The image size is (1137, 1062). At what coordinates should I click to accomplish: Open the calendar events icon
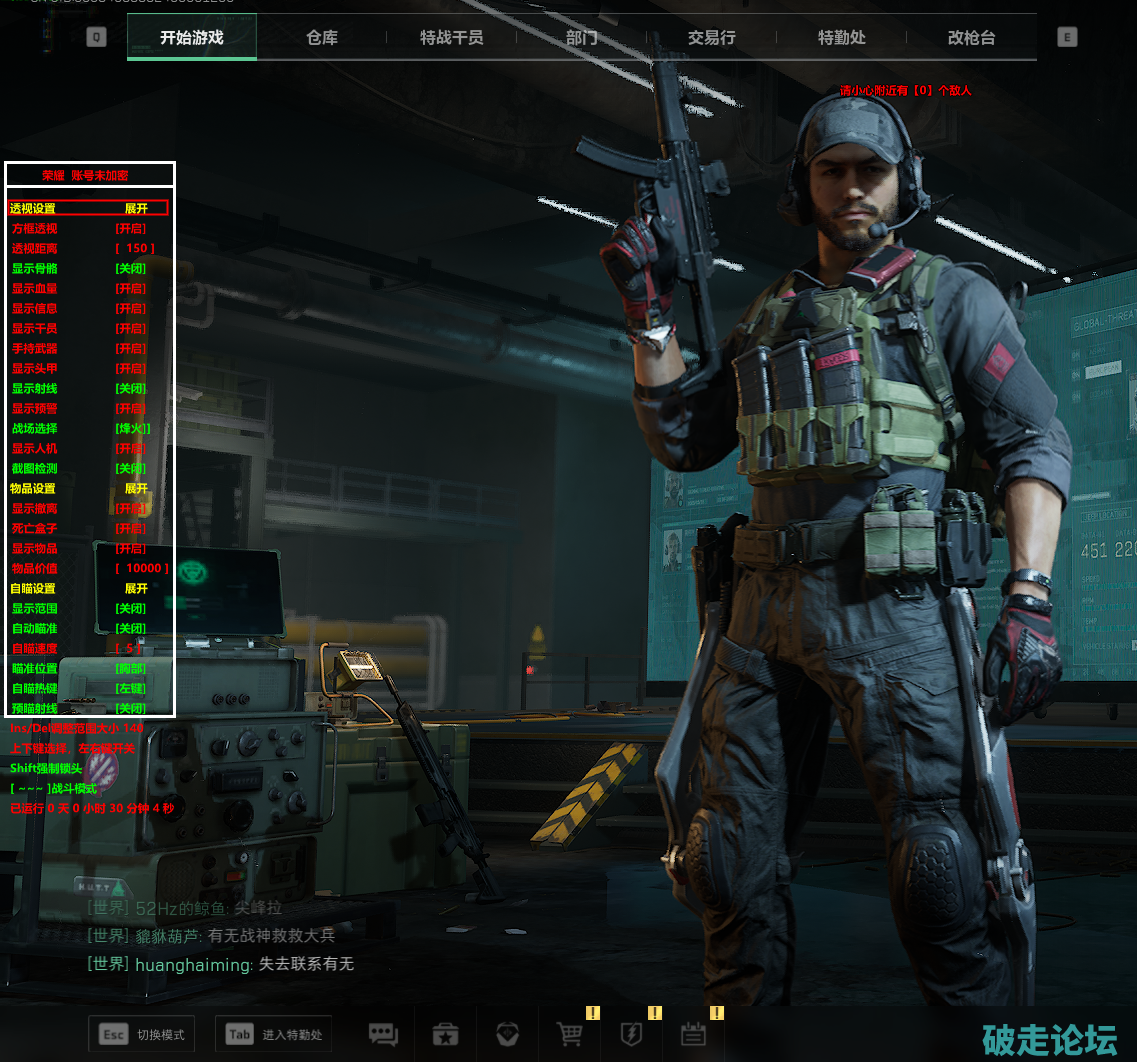coord(693,1034)
